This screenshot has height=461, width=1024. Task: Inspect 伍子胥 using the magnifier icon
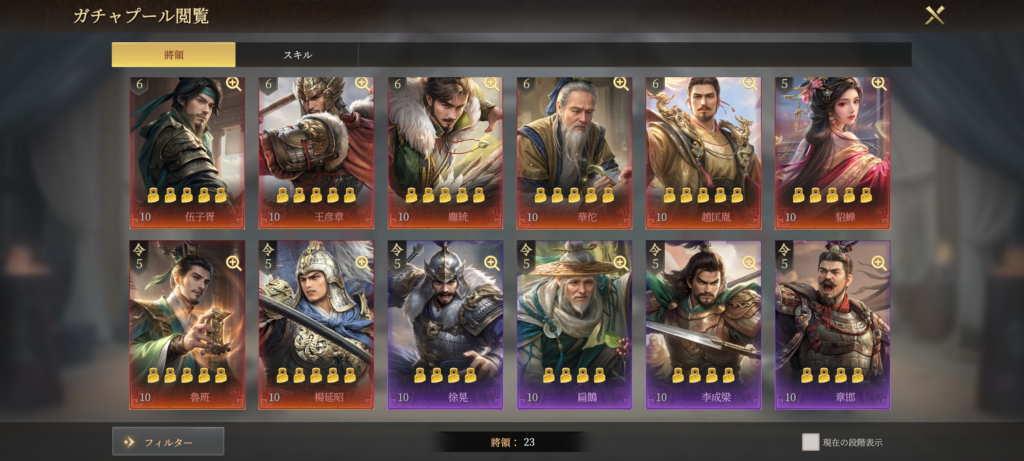click(233, 84)
